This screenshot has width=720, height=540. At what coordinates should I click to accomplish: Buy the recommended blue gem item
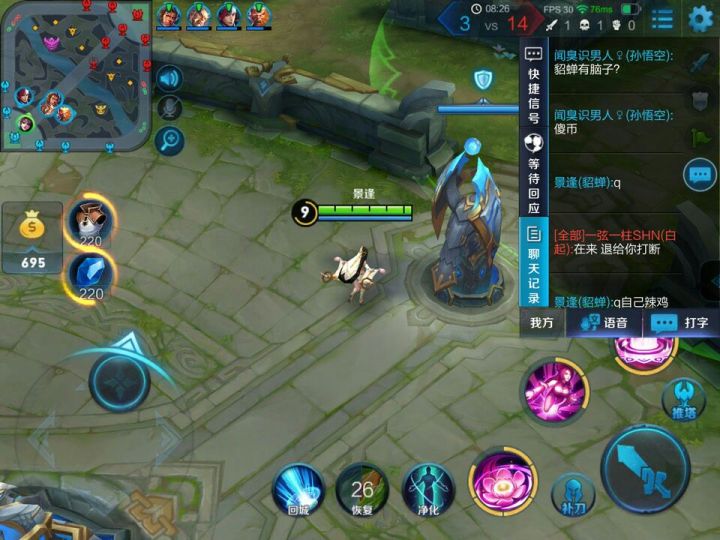tap(91, 275)
